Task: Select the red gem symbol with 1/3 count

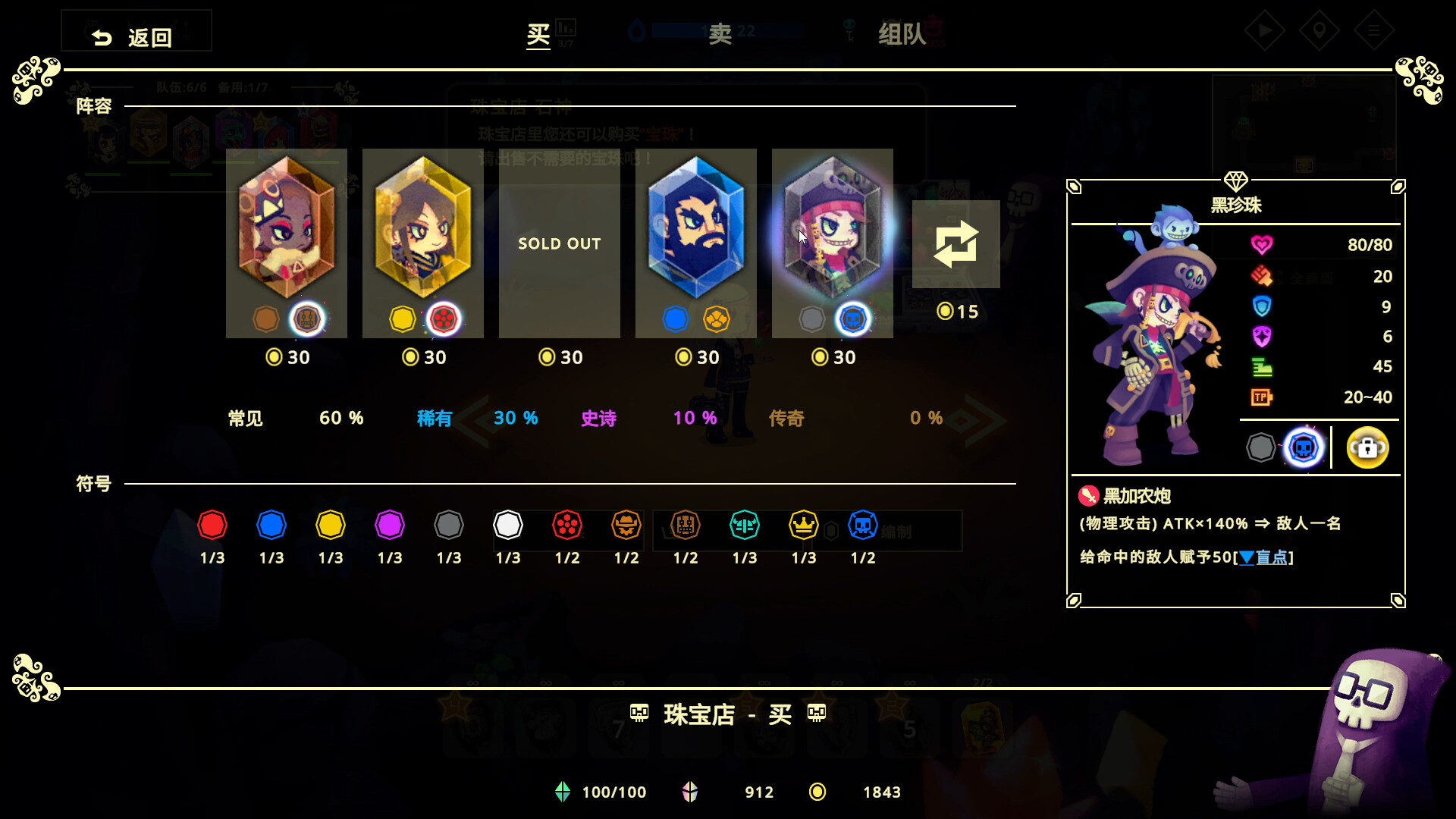Action: click(212, 524)
